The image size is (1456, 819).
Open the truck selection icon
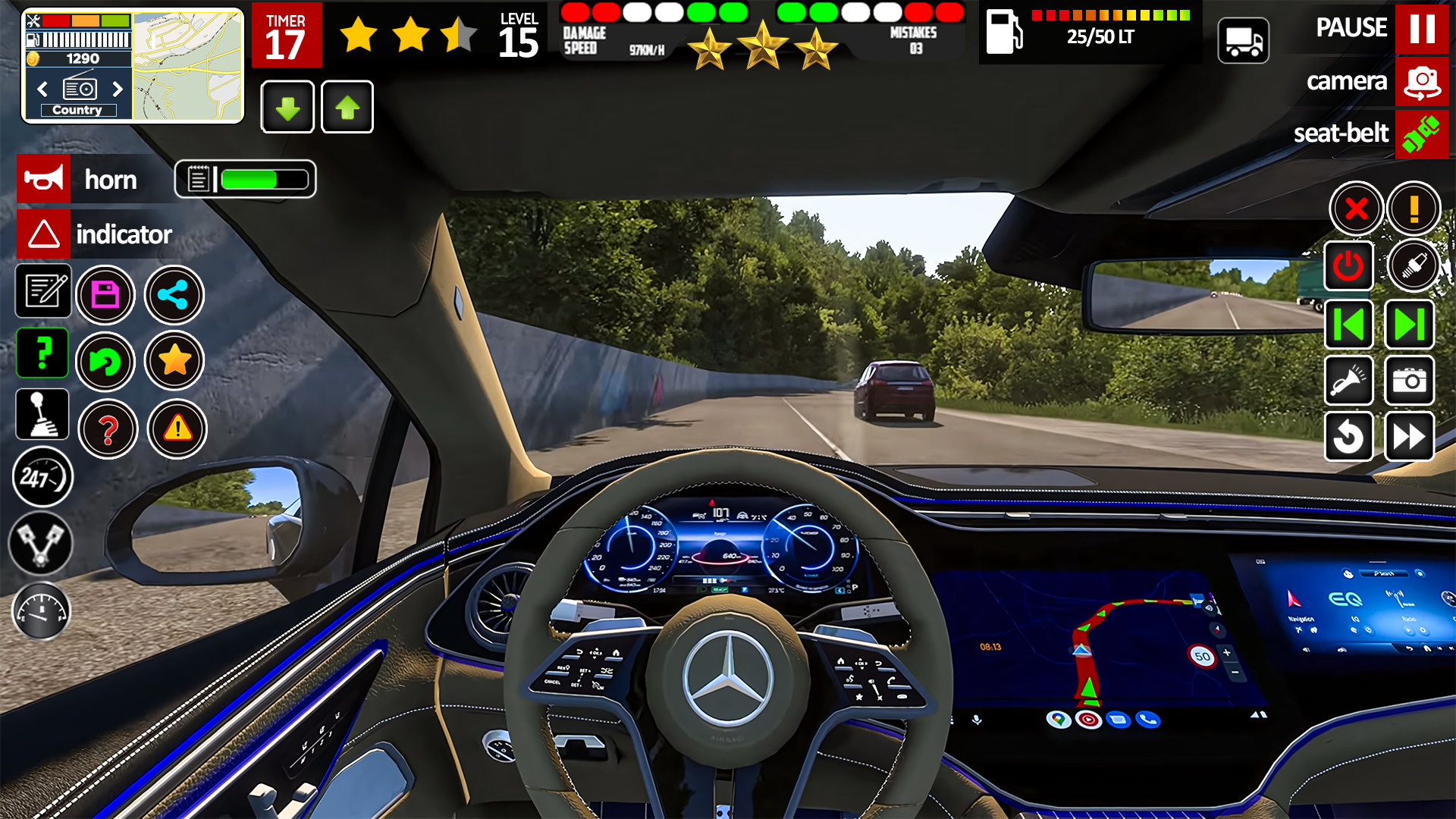click(x=1243, y=39)
